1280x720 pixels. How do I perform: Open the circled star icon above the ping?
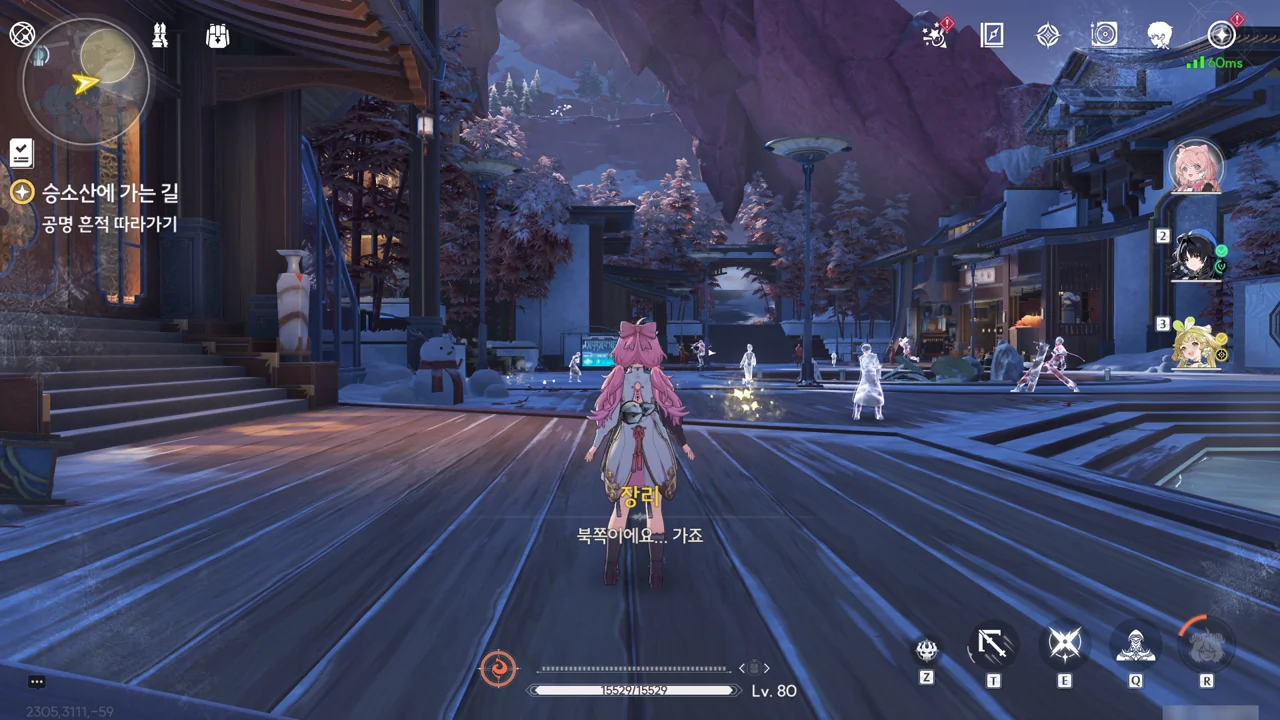1221,36
